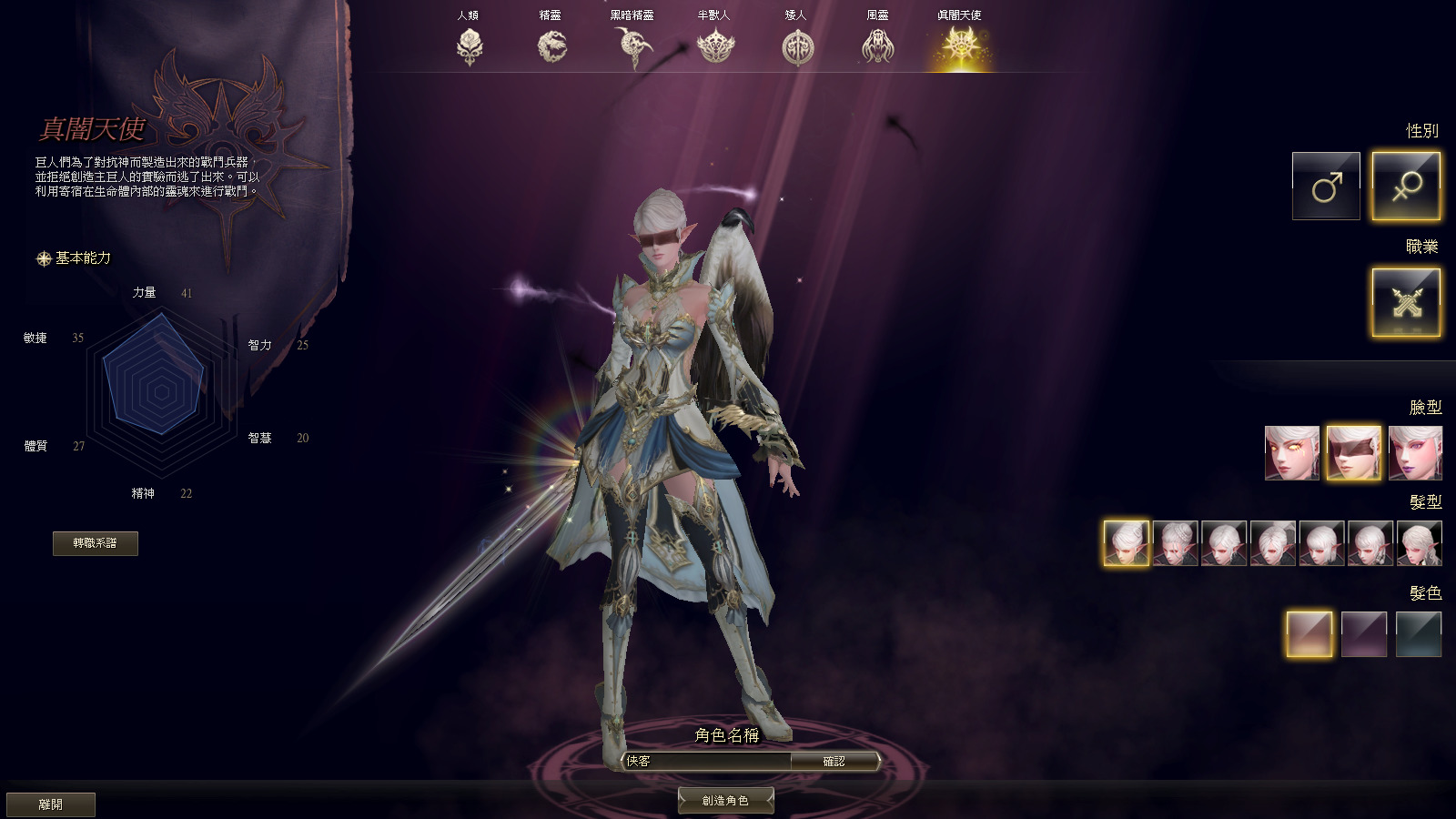Select the female gender symbol
This screenshot has width=1456, height=819.
pyautogui.click(x=1406, y=186)
